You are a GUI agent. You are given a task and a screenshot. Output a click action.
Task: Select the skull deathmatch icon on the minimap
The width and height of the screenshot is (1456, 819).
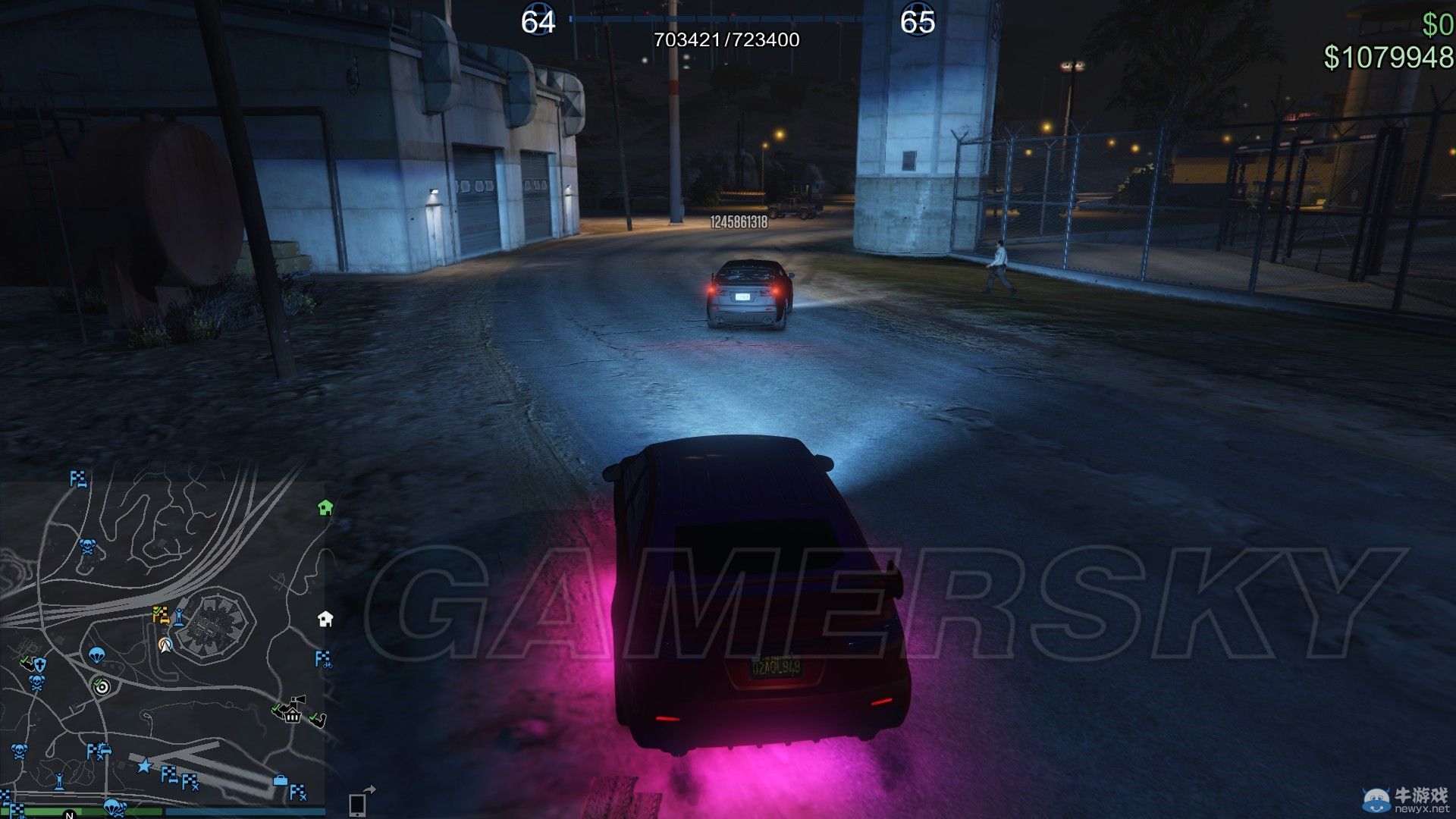point(86,544)
